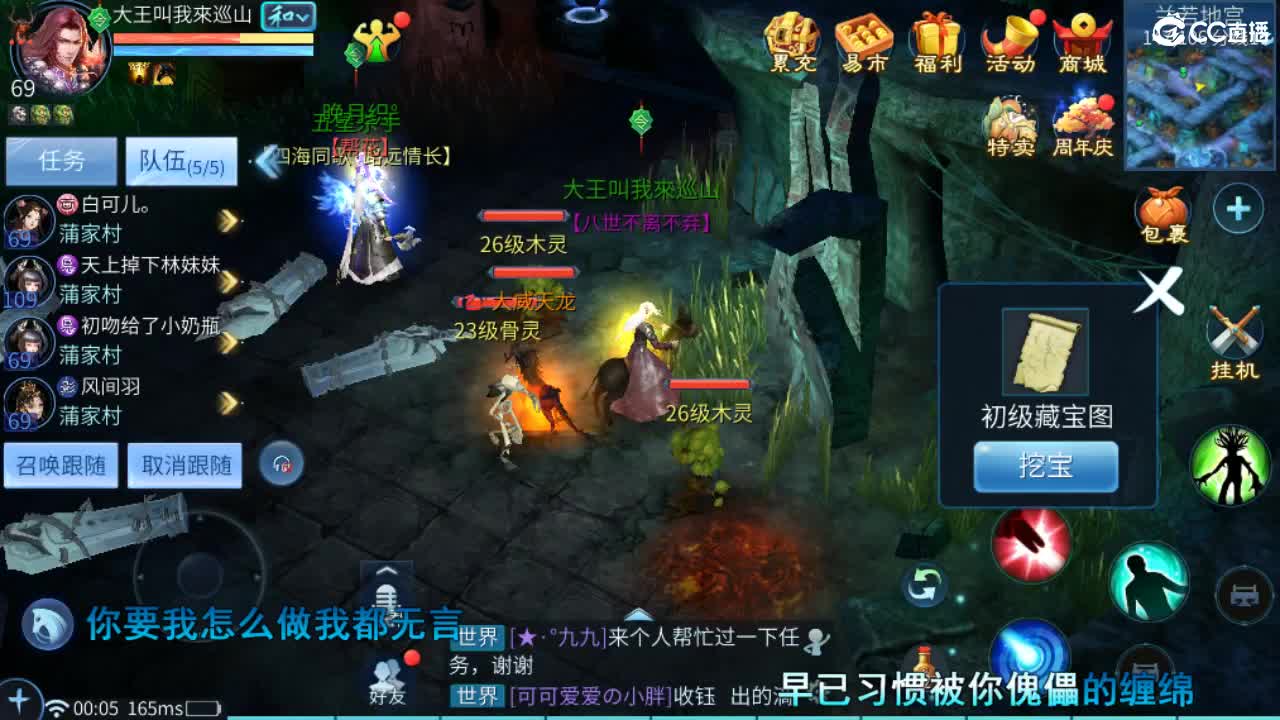Switch to the 任务 quest tab
1280x720 pixels.
pos(62,161)
